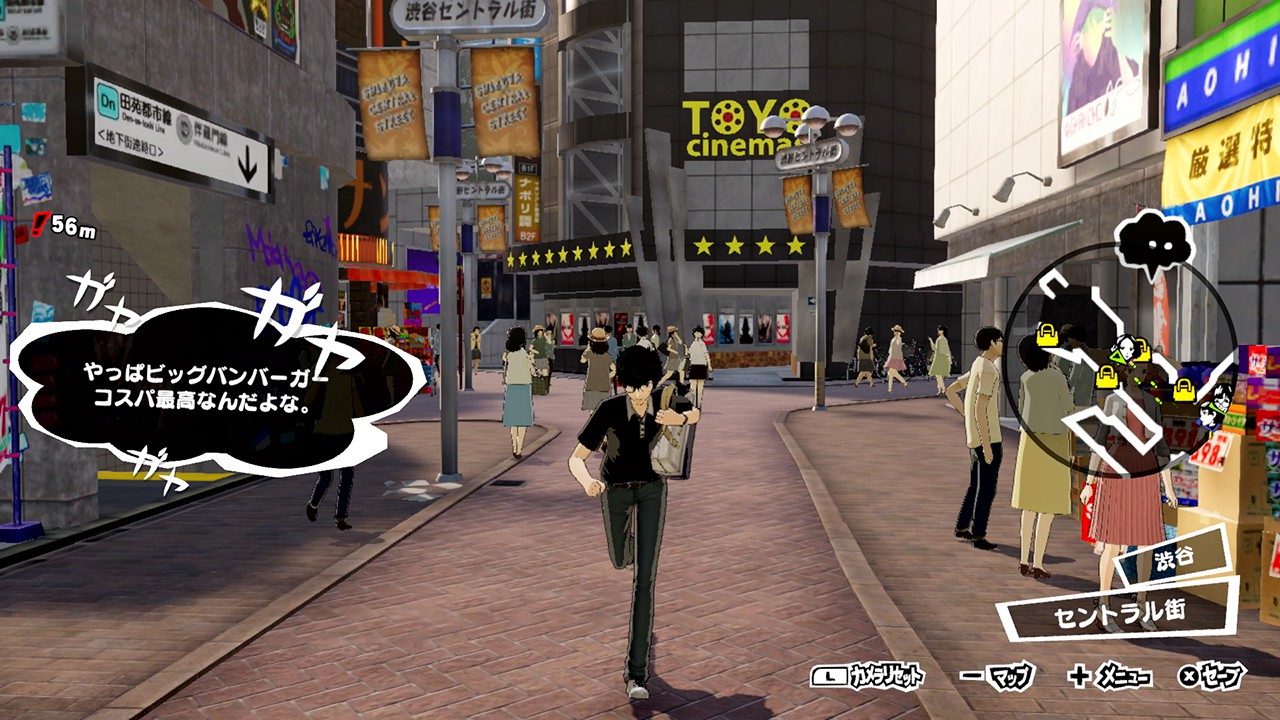Image resolution: width=1280 pixels, height=720 pixels.
Task: Select the red exclamation objective marker
Action: (x=39, y=224)
